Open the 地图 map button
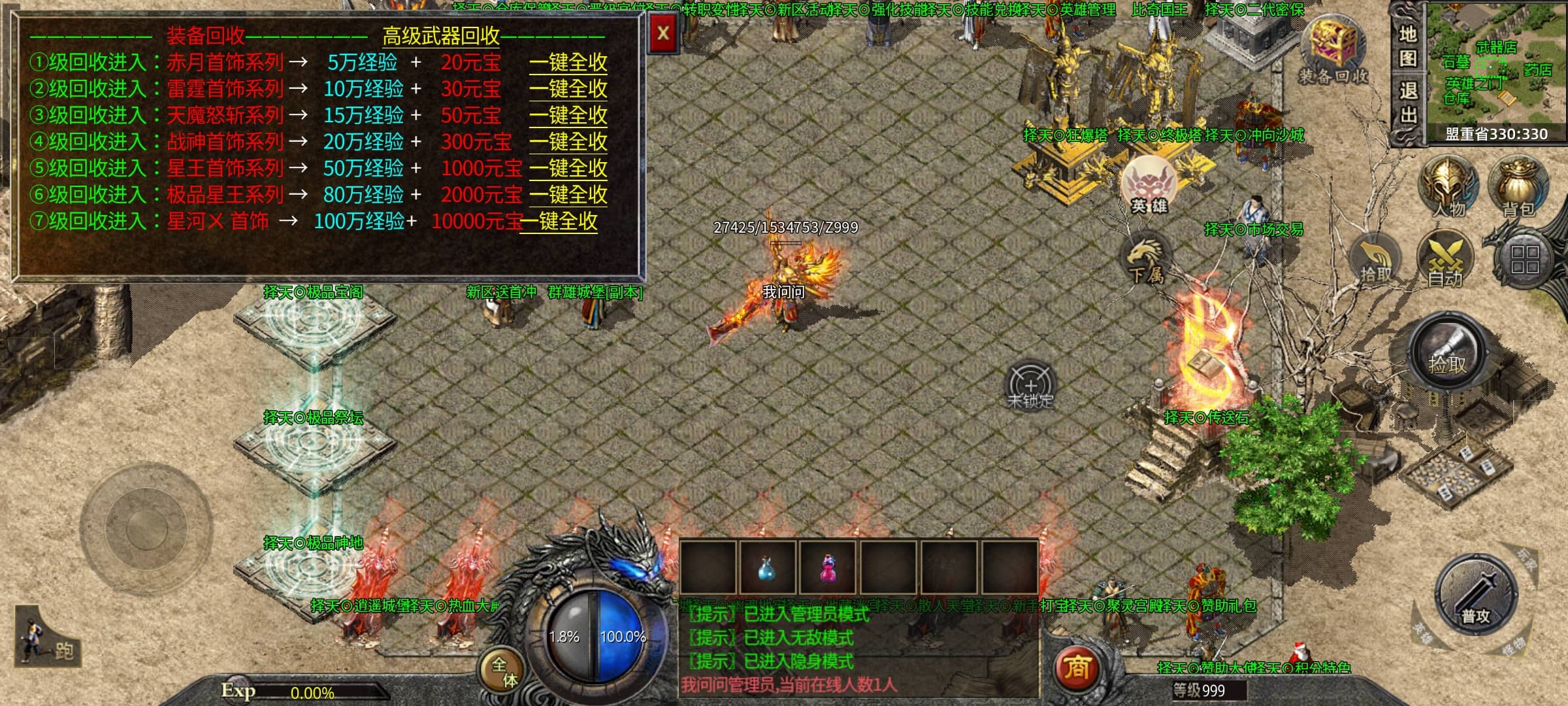The width and height of the screenshot is (1568, 706). click(1407, 46)
